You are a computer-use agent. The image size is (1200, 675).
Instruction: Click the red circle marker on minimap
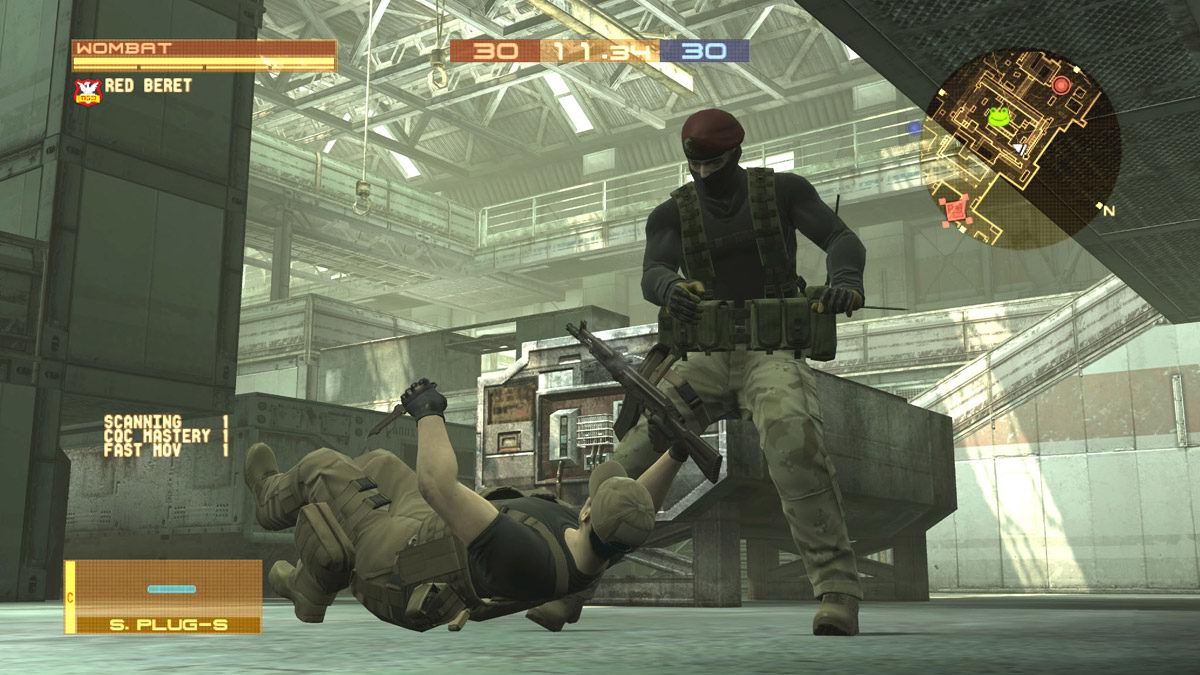coord(1061,87)
